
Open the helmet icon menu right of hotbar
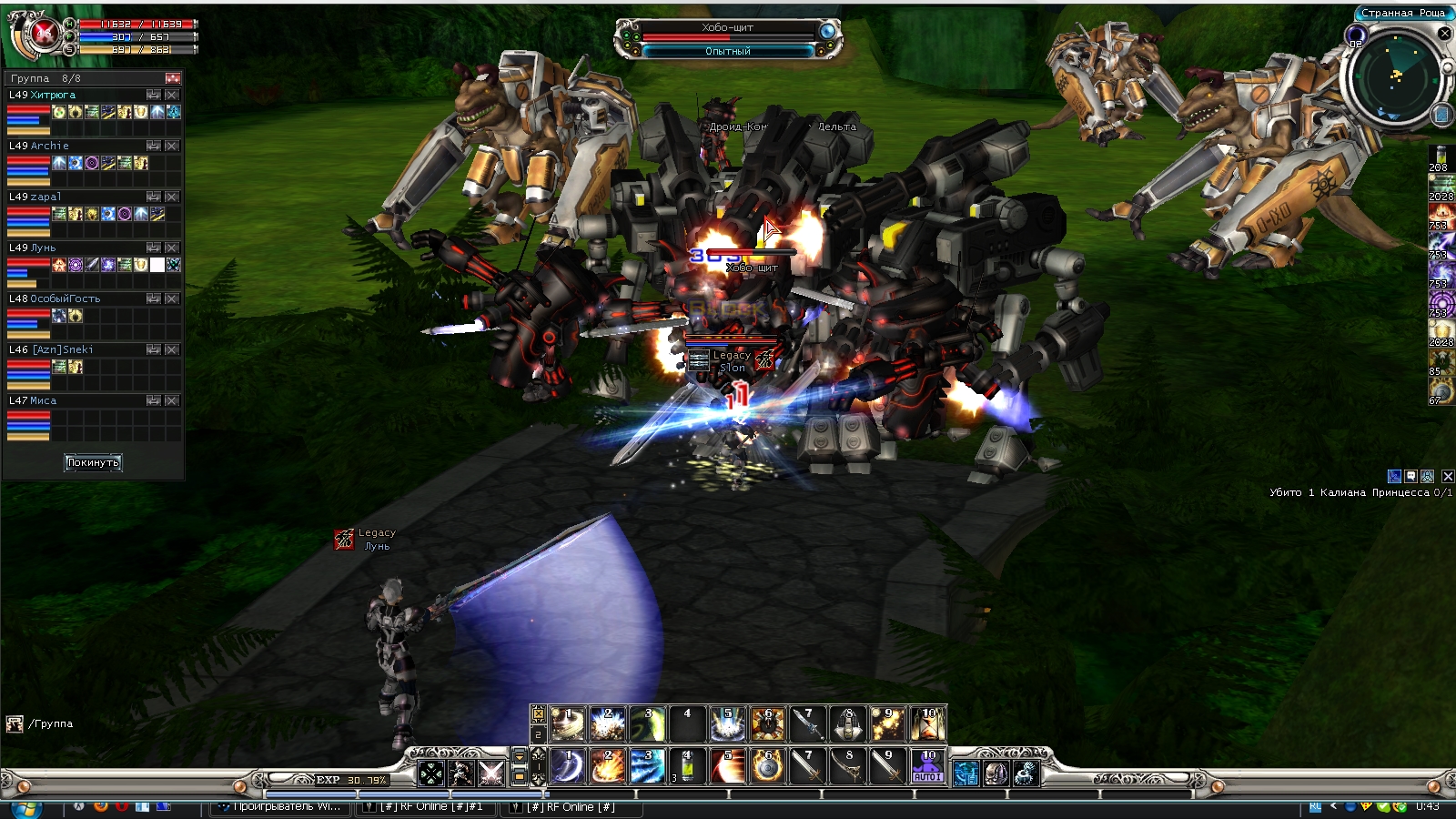point(996,773)
